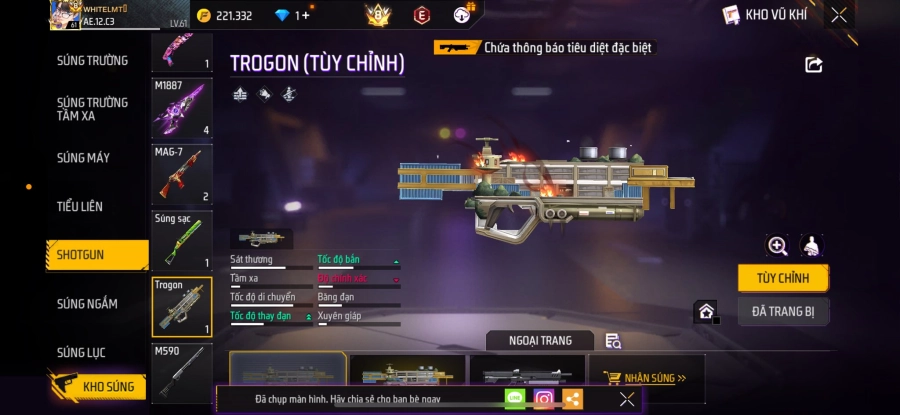Pick the MAG-7 weapon tile
The image size is (900, 415).
click(182, 174)
